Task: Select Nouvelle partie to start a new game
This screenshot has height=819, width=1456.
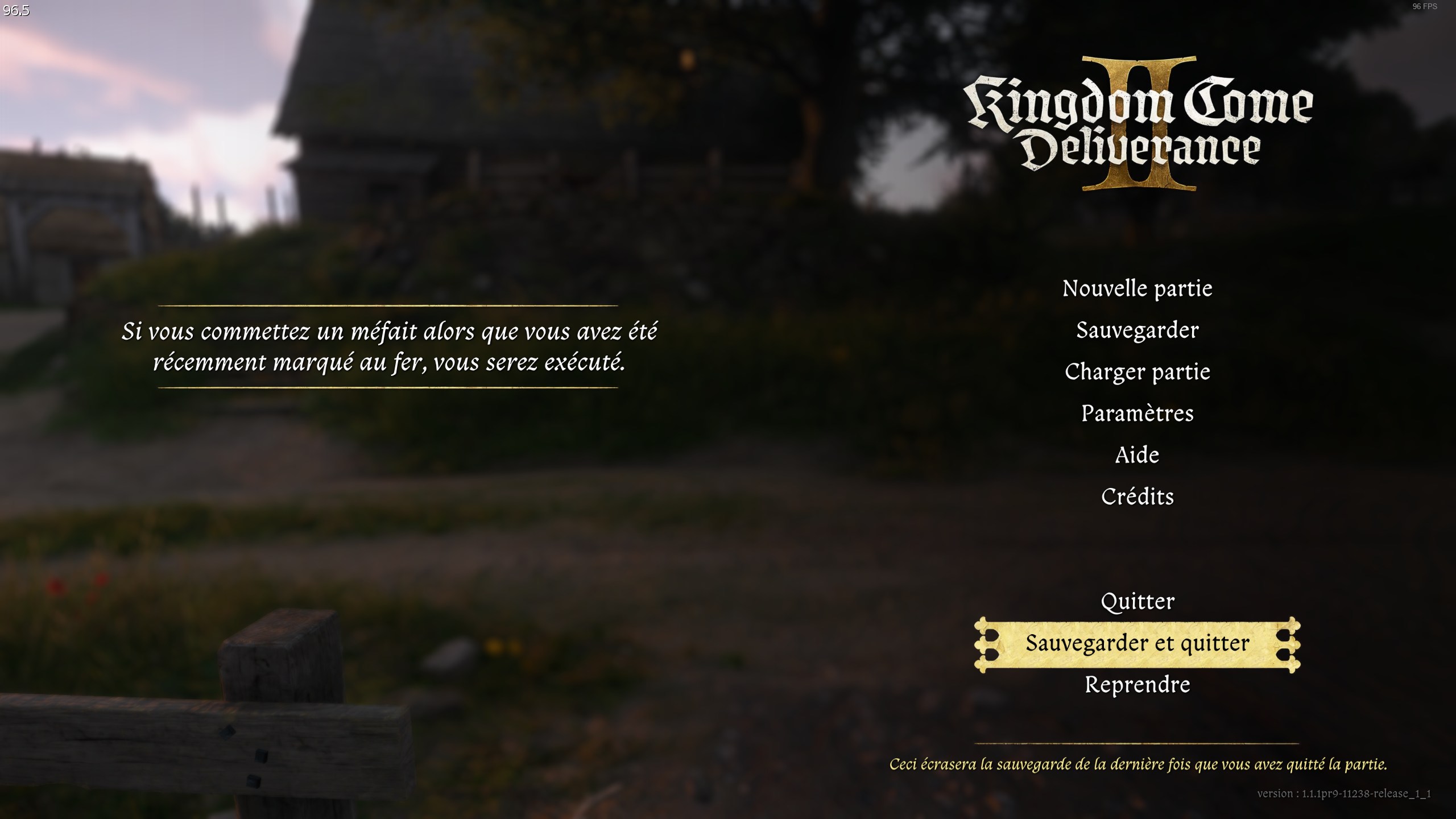Action: point(1138,288)
